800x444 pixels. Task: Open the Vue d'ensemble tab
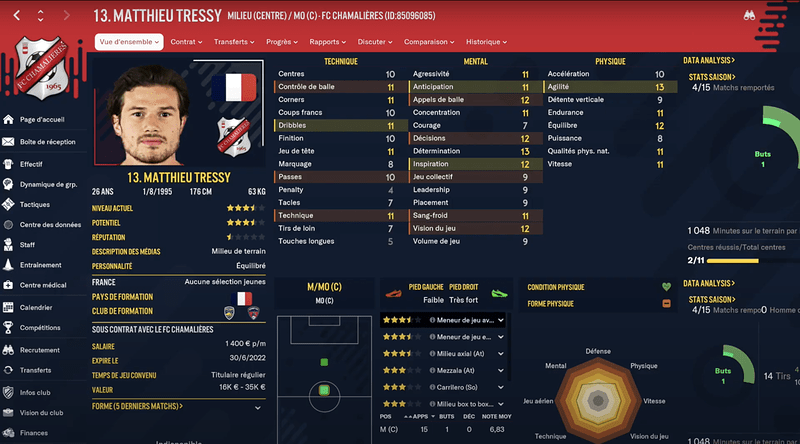point(129,42)
